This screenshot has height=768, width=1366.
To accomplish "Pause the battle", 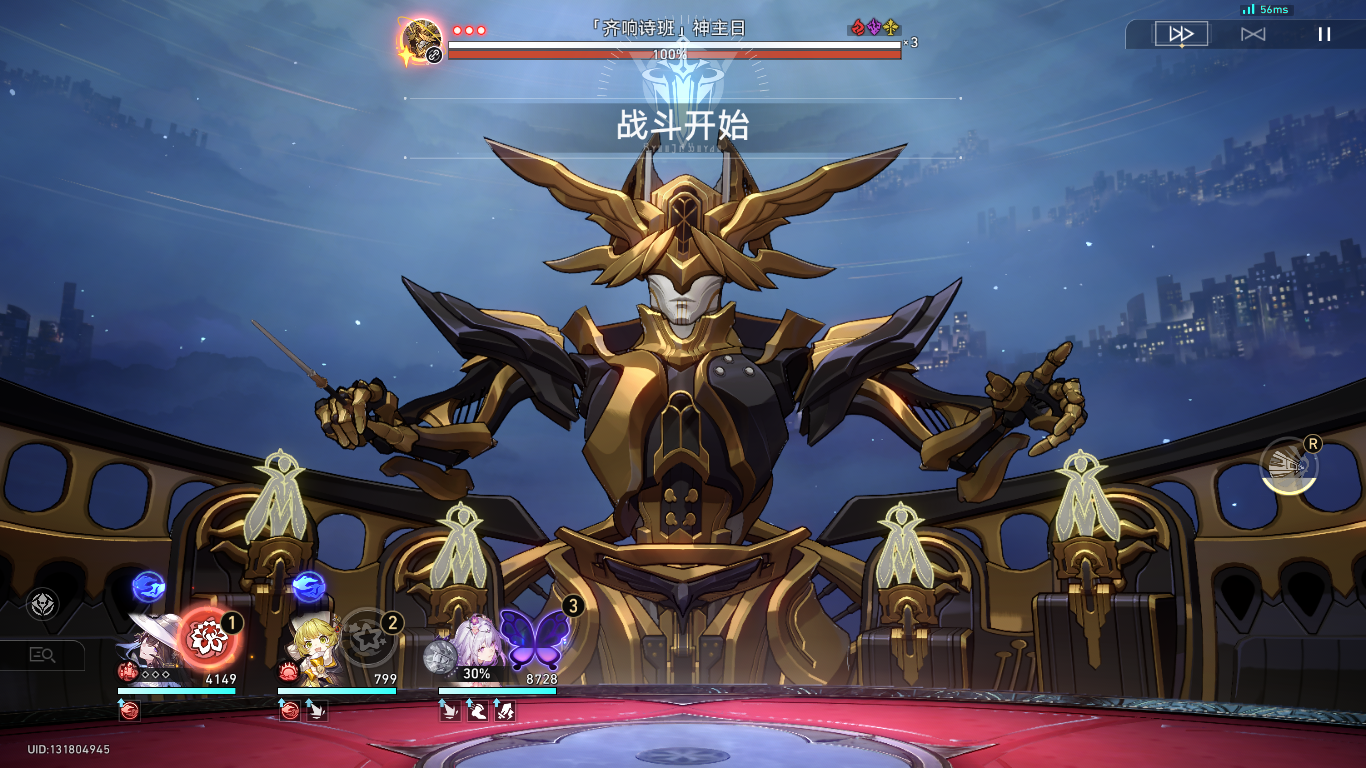I will 1324,33.
